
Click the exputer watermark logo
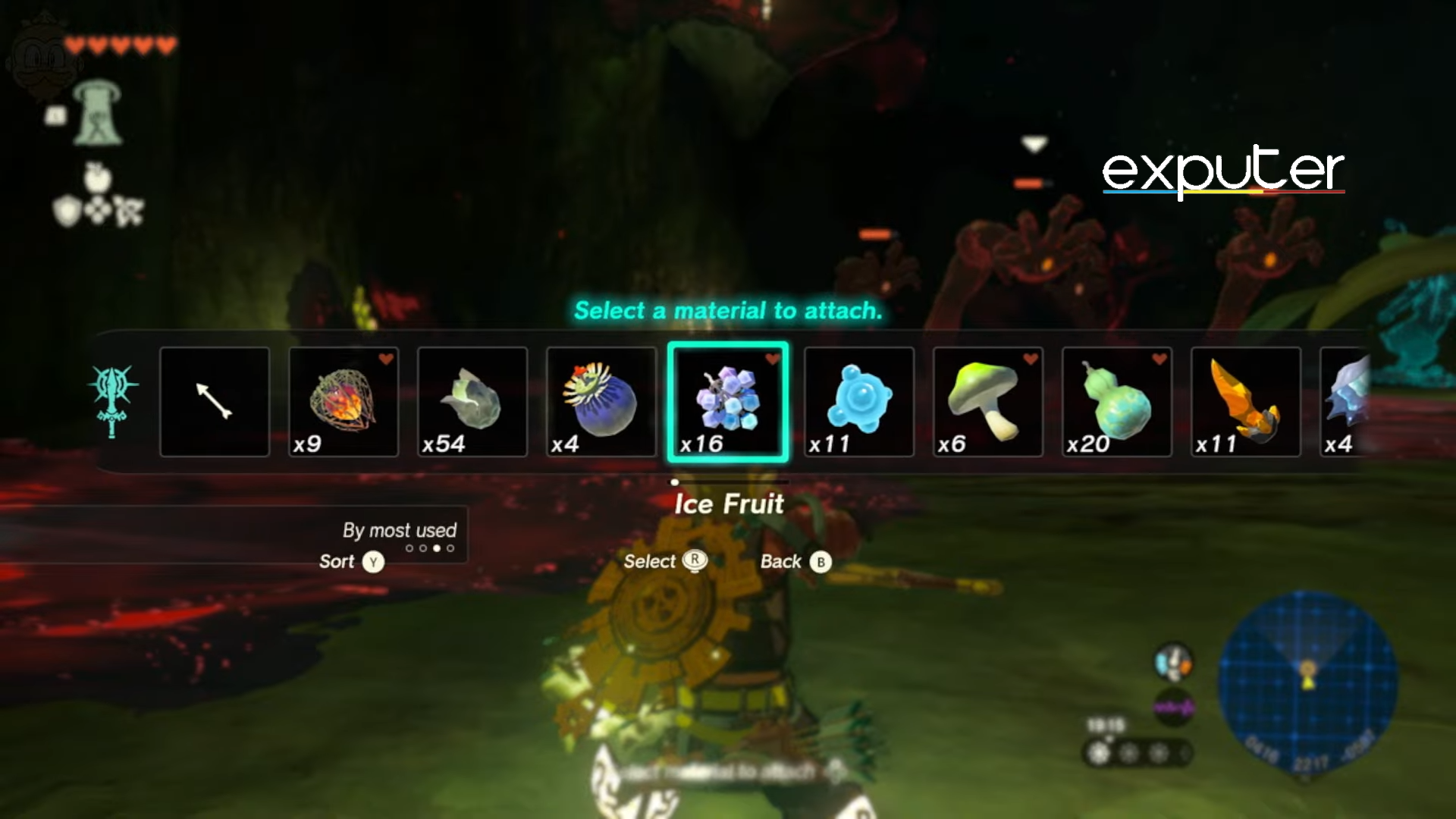[1222, 171]
